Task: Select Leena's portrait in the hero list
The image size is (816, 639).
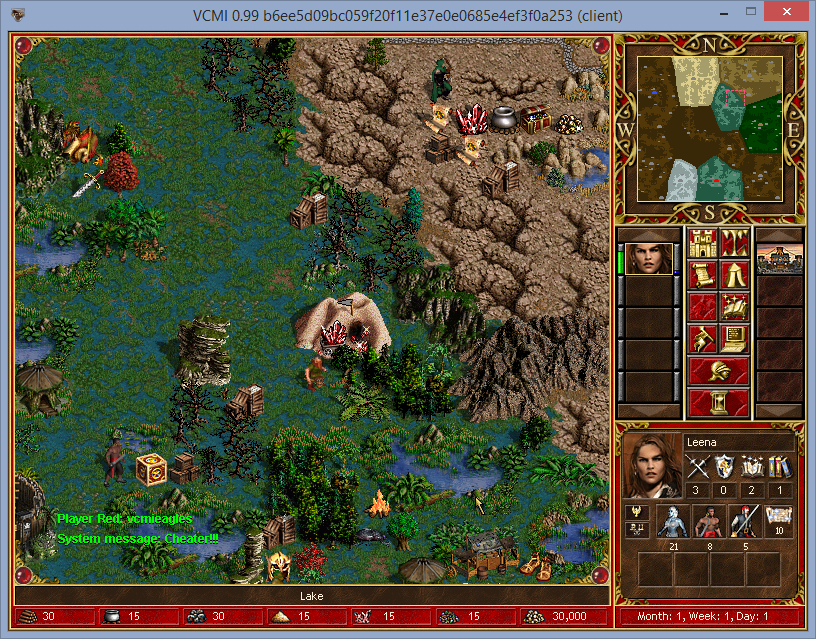Action: (x=649, y=259)
